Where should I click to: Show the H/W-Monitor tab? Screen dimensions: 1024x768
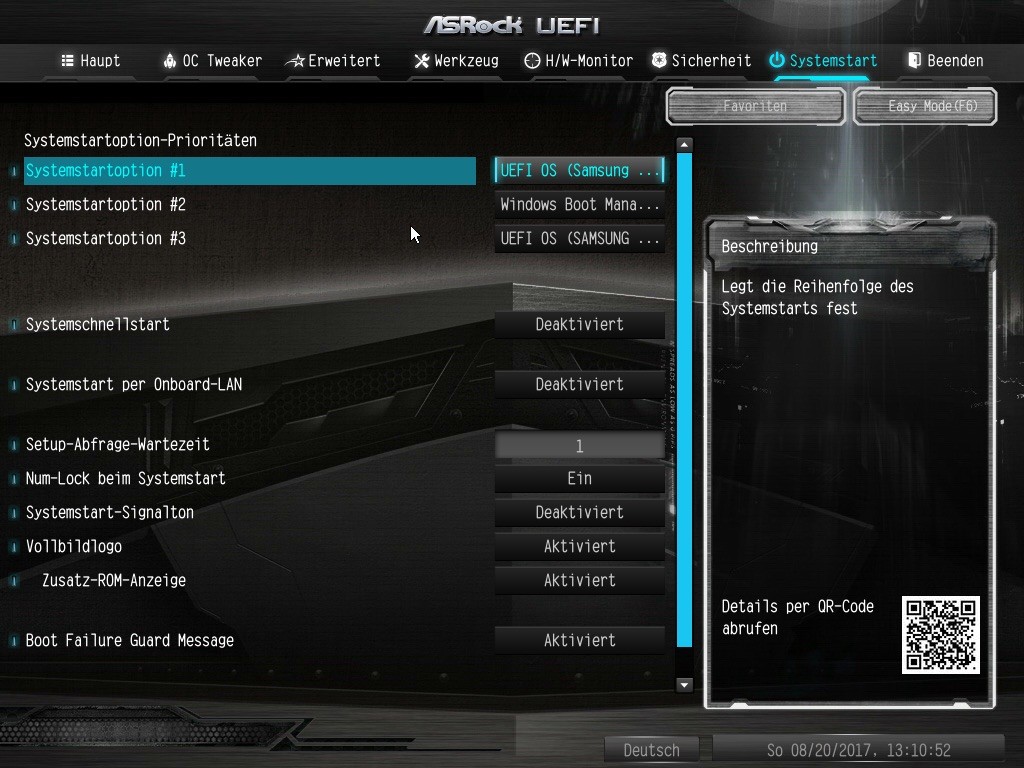coord(579,61)
